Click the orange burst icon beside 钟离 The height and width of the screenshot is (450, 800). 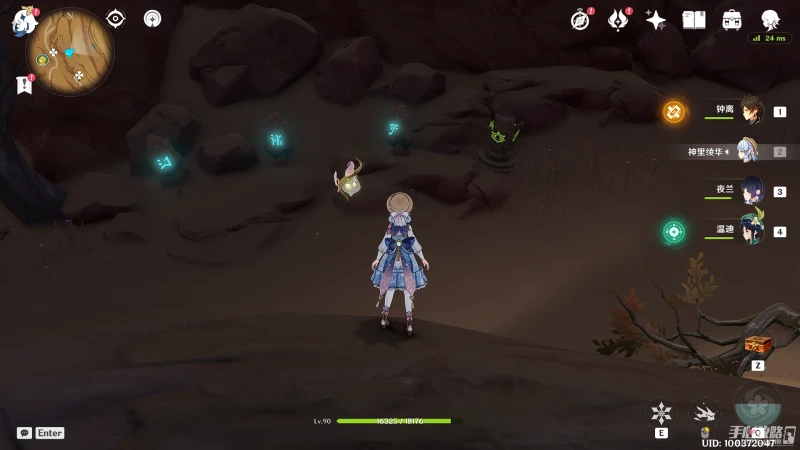click(674, 111)
